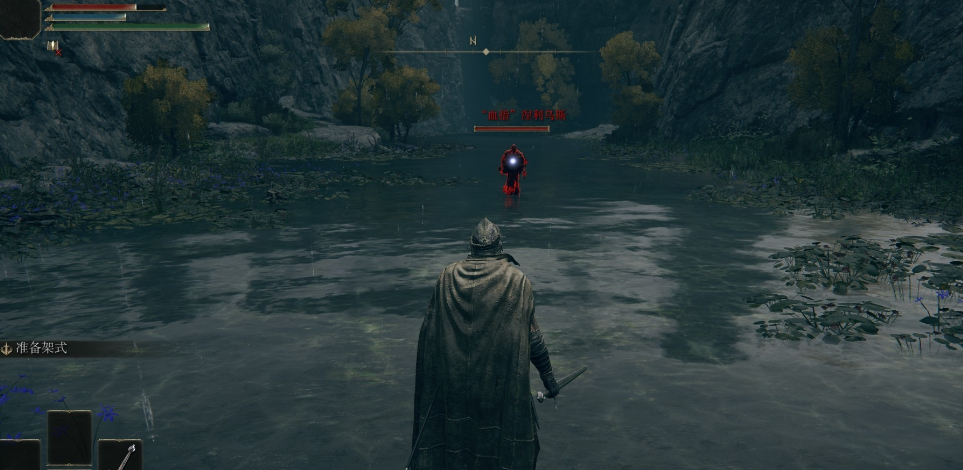Click the 准备架式 skill label
The image size is (963, 470).
click(40, 349)
